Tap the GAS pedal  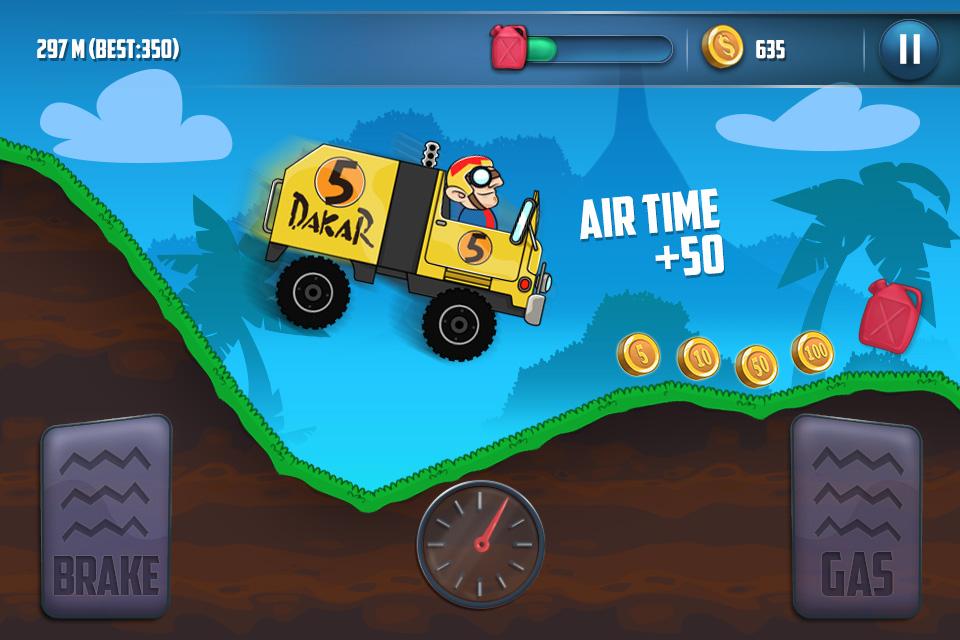coord(855,516)
